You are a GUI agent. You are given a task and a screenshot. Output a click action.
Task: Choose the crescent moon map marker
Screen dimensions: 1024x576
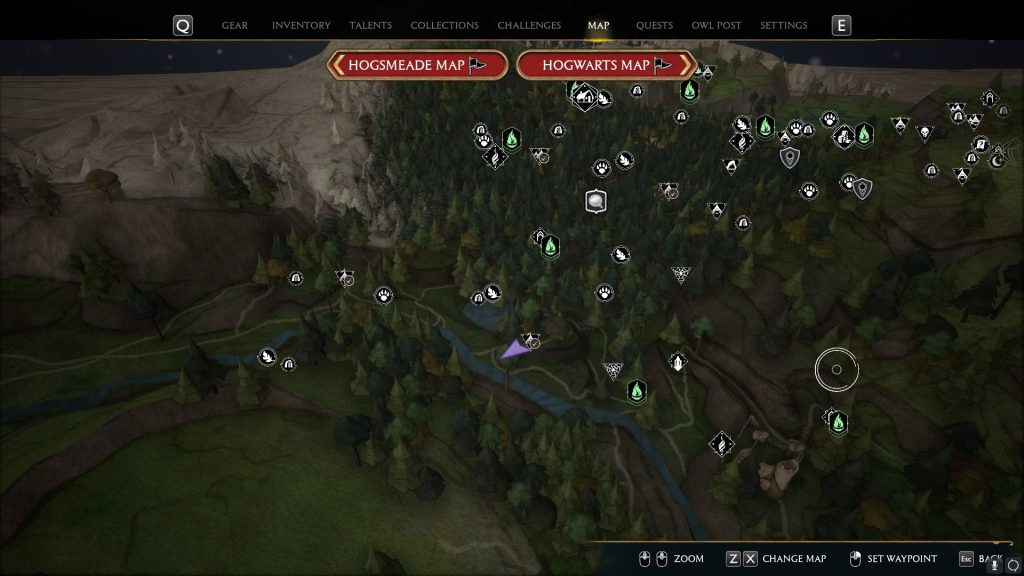996,158
